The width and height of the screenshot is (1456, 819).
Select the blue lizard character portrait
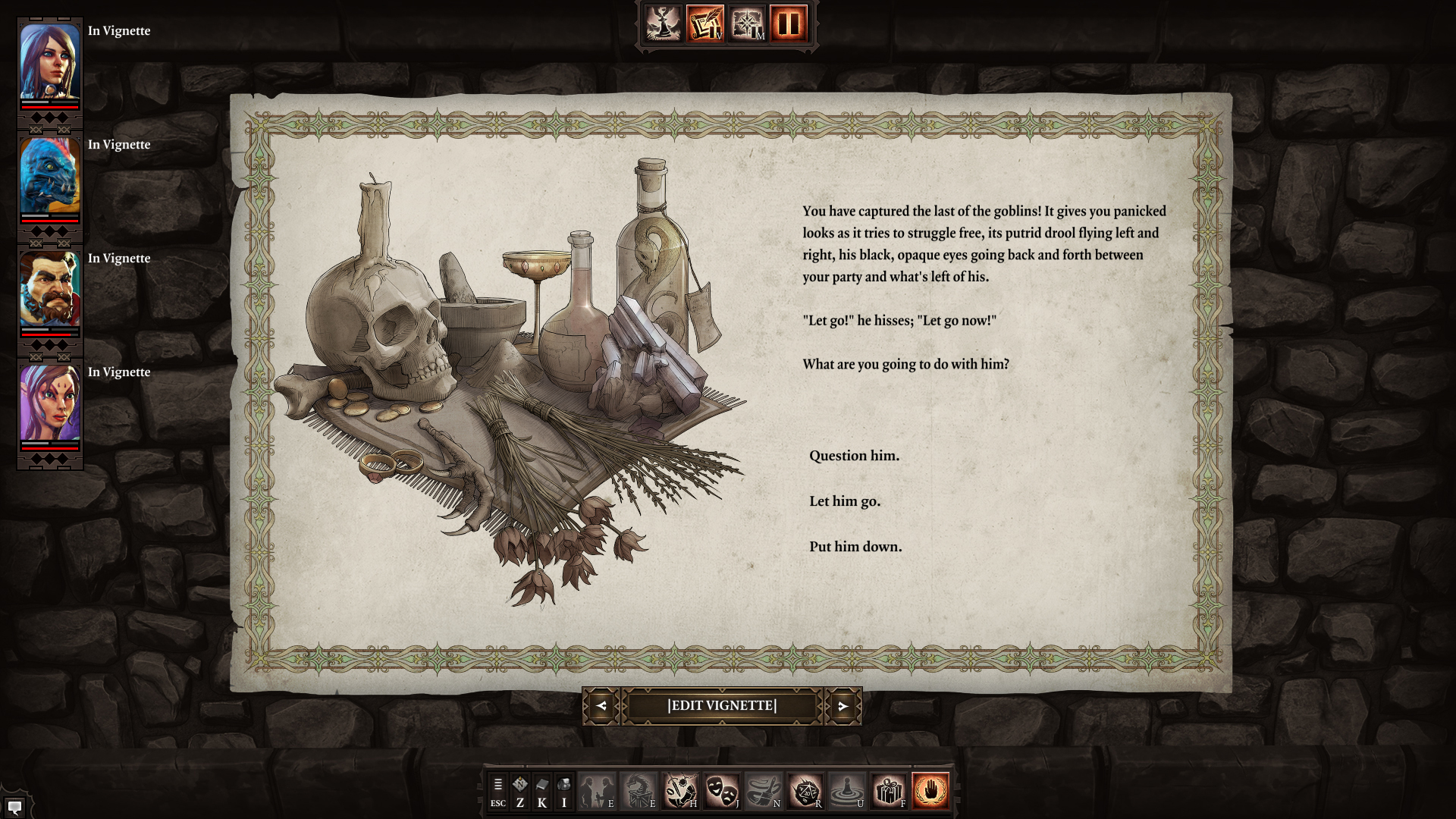pos(50,176)
